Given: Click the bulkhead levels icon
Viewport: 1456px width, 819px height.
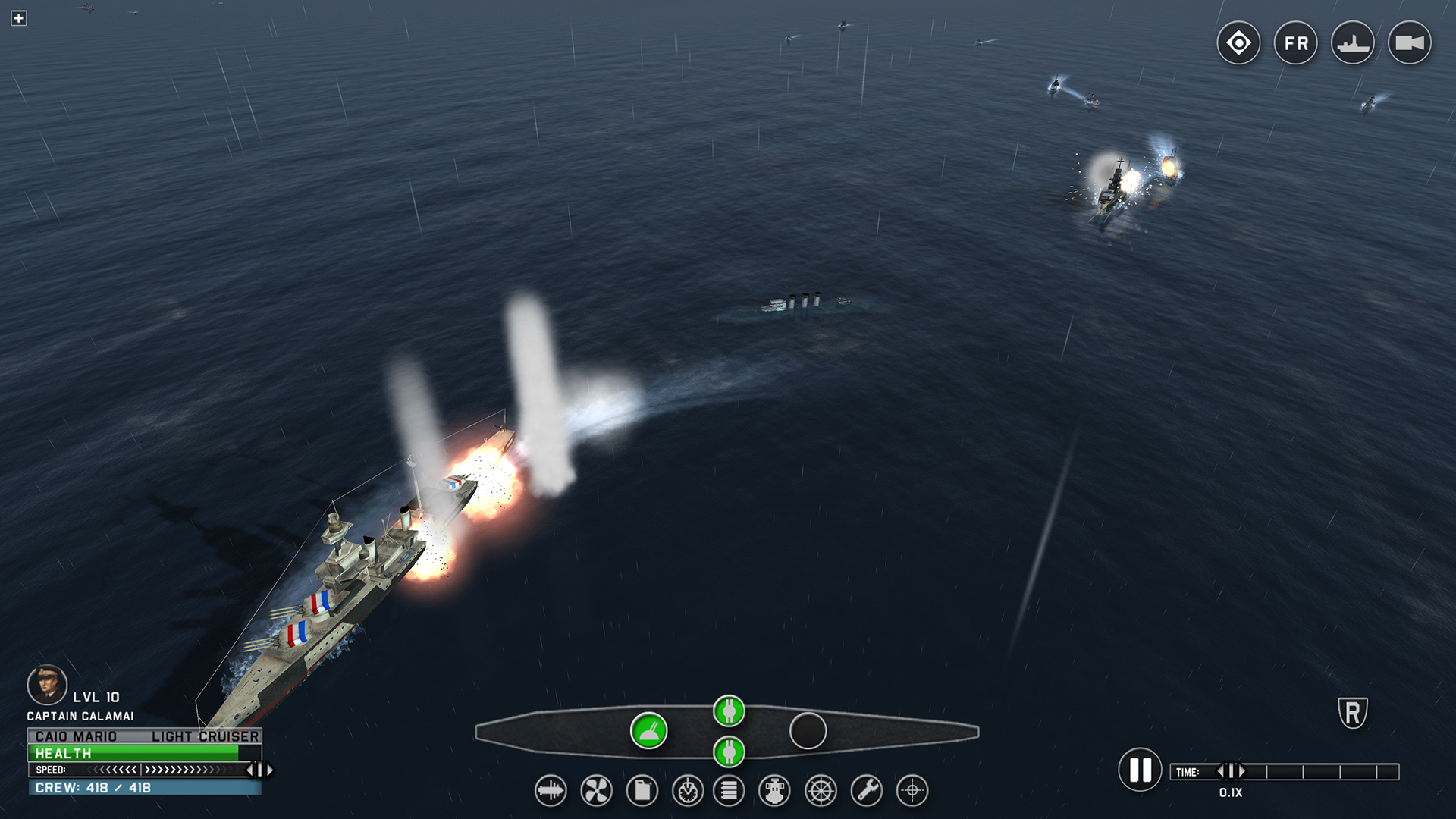Looking at the screenshot, I should (x=729, y=790).
